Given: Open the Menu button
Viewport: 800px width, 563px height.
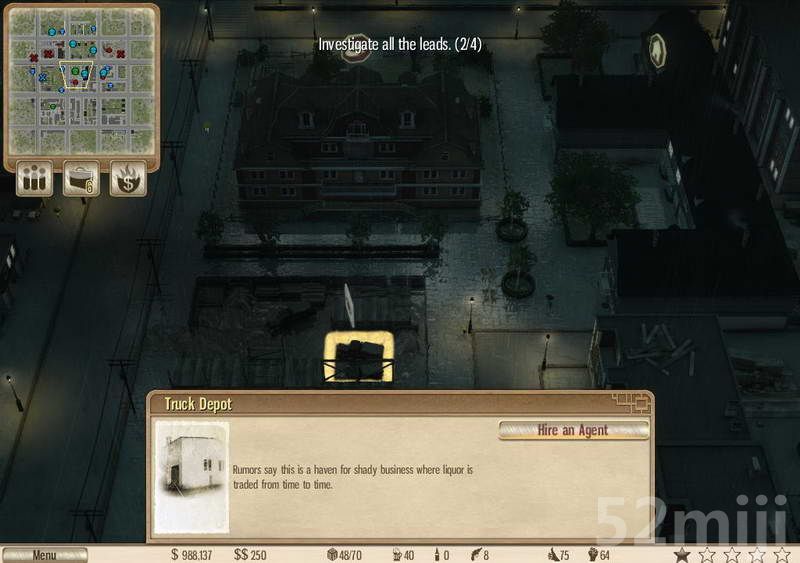Looking at the screenshot, I should (x=44, y=555).
